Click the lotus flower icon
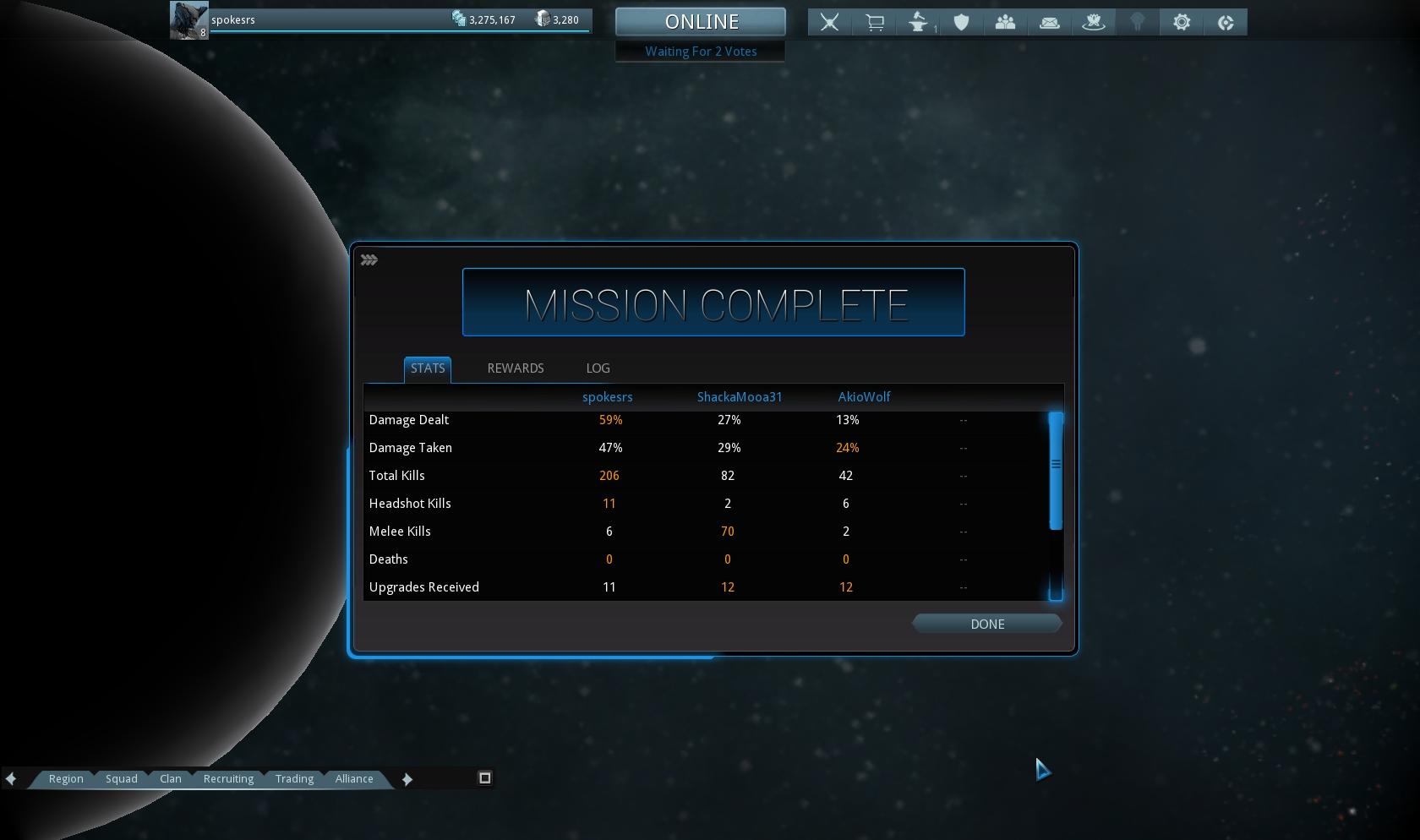This screenshot has width=1420, height=840. [x=1094, y=23]
